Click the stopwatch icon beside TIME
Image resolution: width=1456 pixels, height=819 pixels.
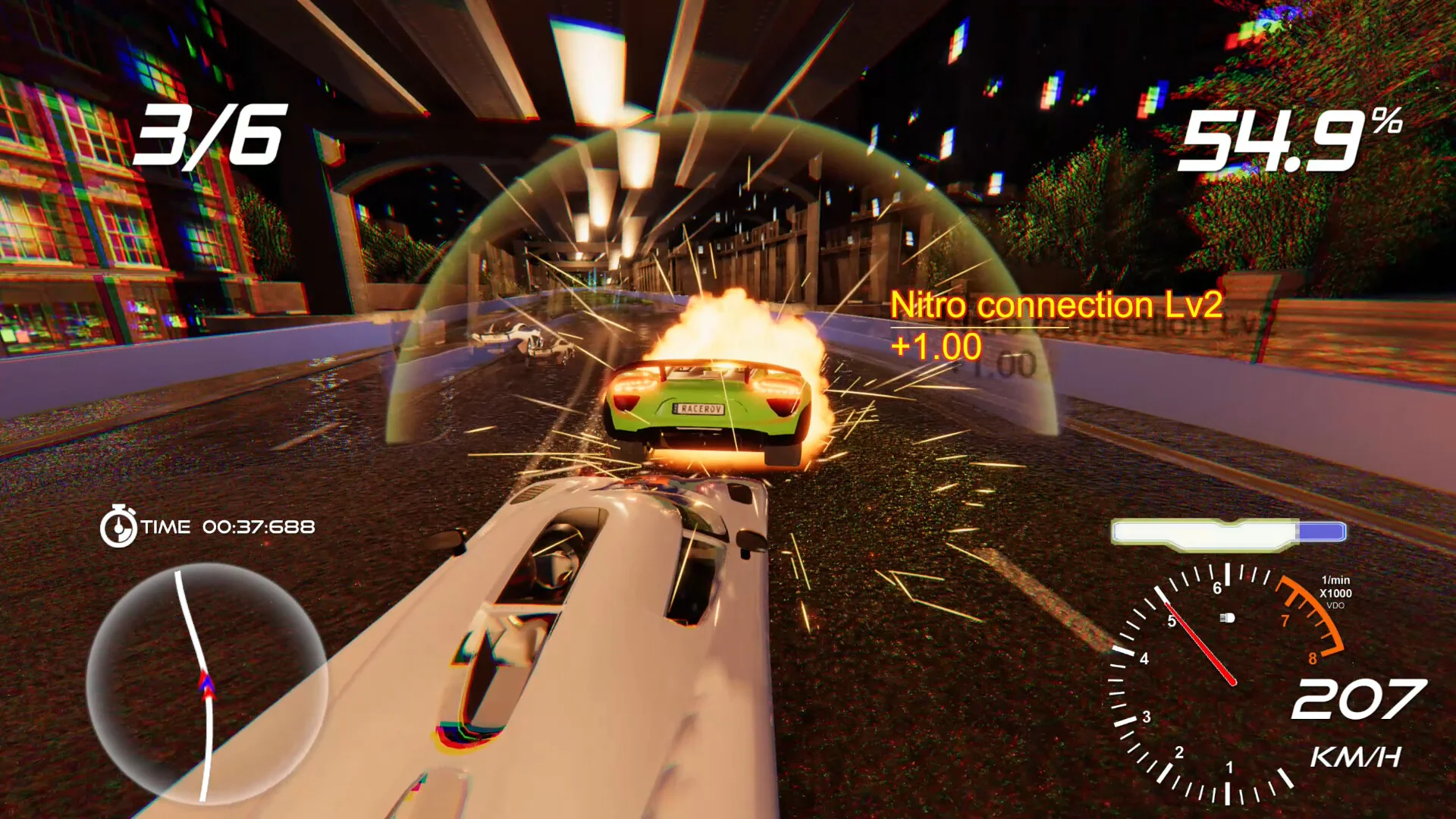pyautogui.click(x=118, y=526)
